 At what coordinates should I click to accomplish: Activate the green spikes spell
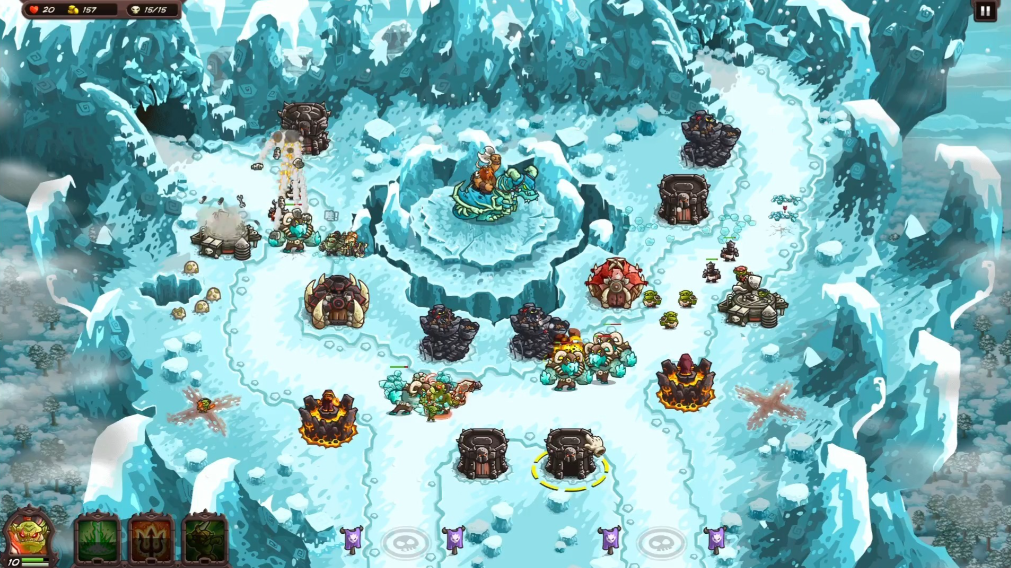click(98, 538)
